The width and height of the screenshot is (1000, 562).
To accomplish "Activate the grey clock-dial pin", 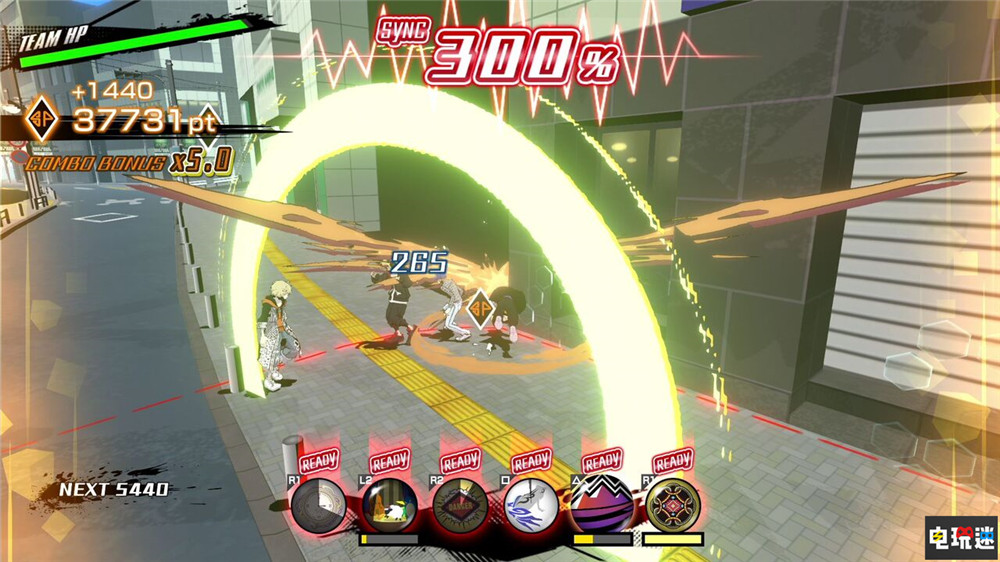I will point(320,505).
